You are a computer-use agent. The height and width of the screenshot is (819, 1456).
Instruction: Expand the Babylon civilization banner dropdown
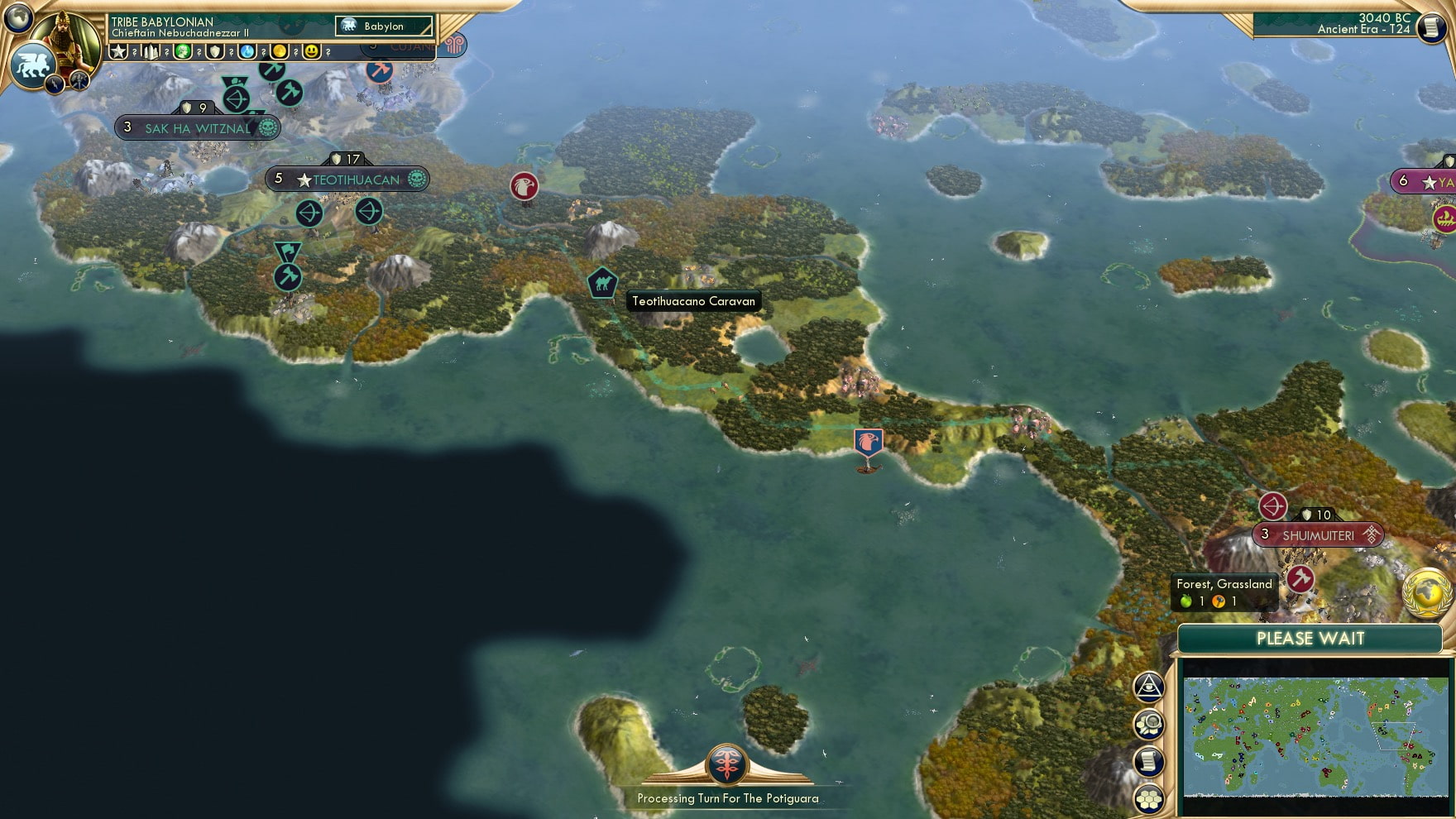383,26
